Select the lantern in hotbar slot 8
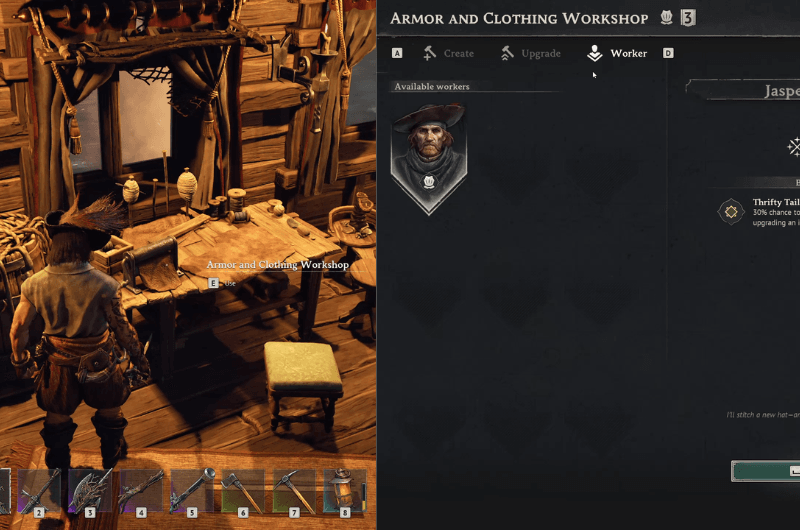Screen dimensions: 800x530 click(x=344, y=490)
